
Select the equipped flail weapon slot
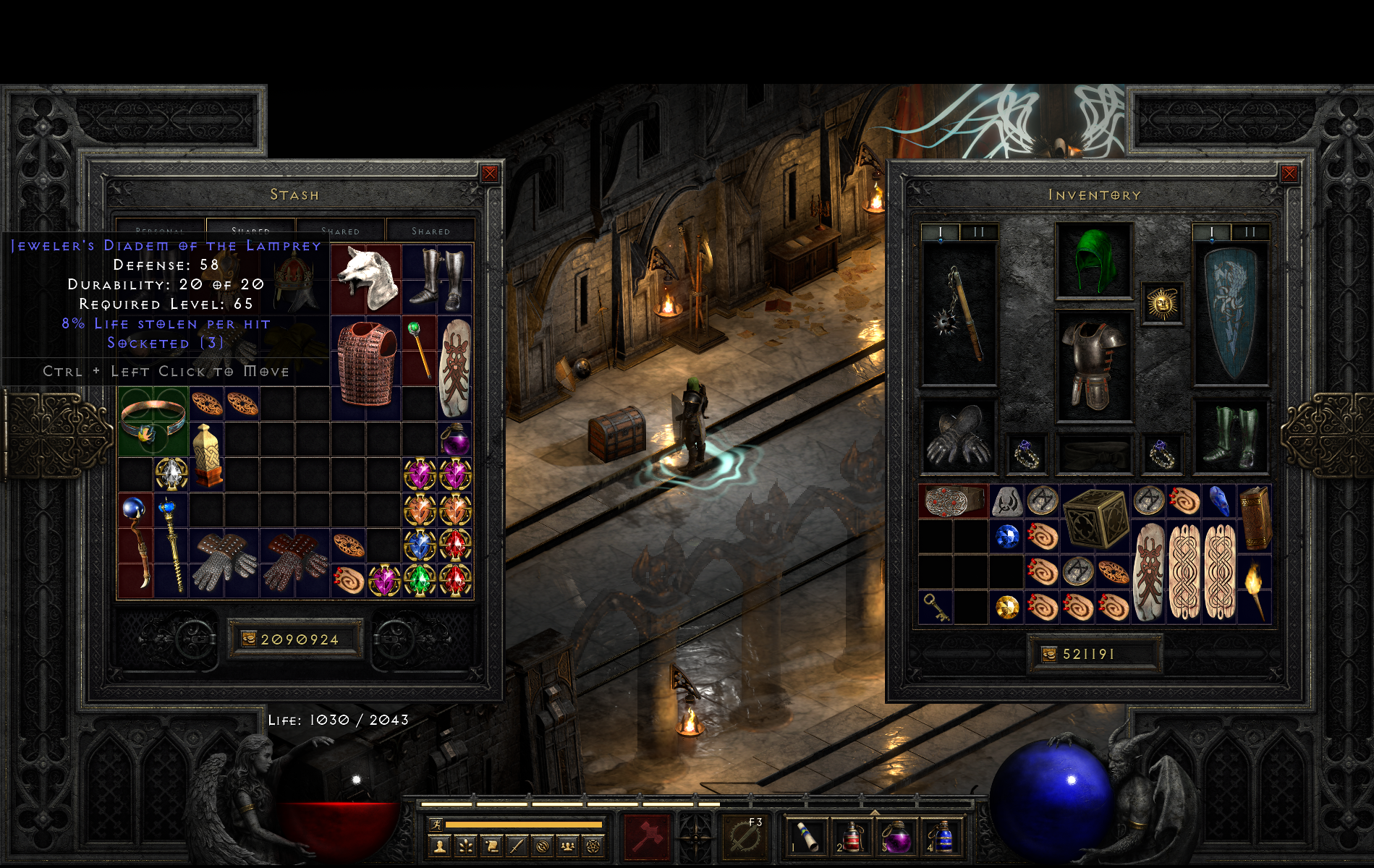(x=959, y=313)
